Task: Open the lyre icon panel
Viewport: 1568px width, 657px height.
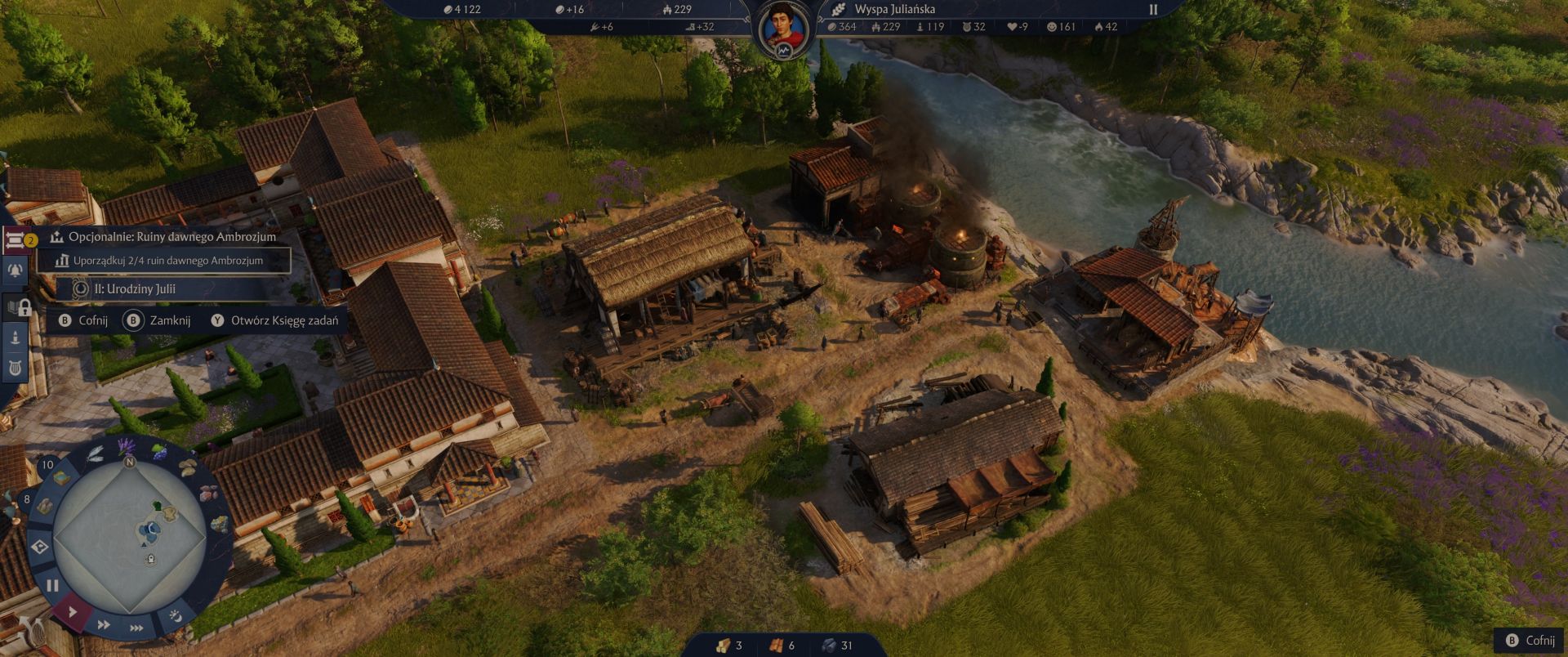Action: tap(15, 369)
